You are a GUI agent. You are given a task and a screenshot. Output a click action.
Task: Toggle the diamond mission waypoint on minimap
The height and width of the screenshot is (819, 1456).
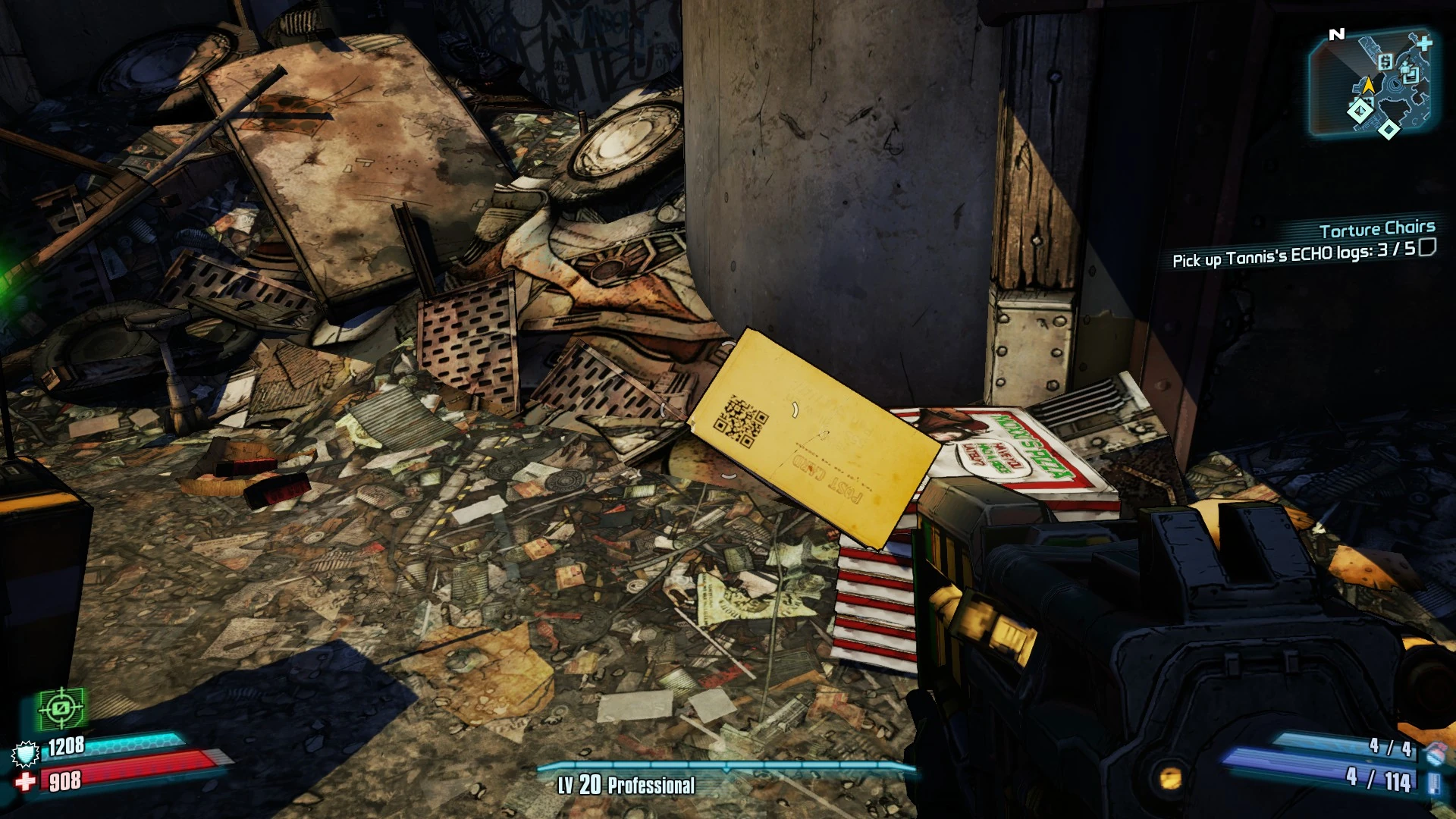coord(1360,111)
